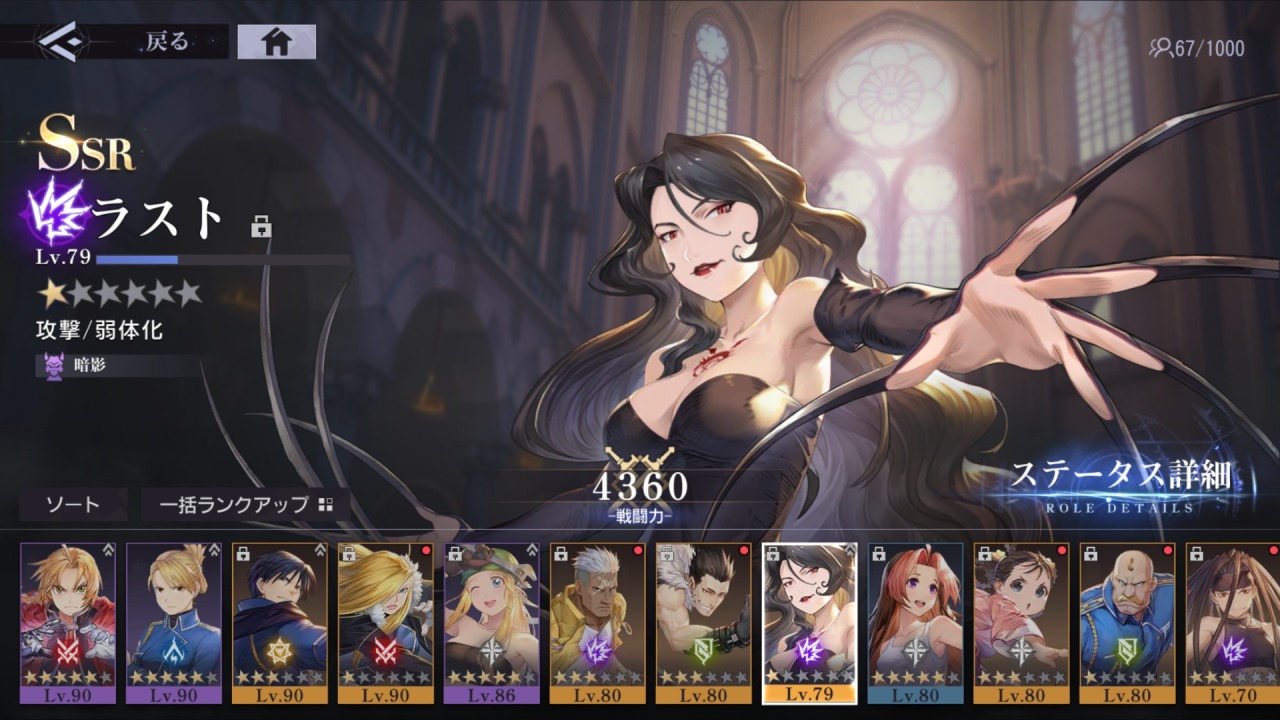1280x720 pixels.
Task: Go back with the 戻る button
Action: point(115,42)
